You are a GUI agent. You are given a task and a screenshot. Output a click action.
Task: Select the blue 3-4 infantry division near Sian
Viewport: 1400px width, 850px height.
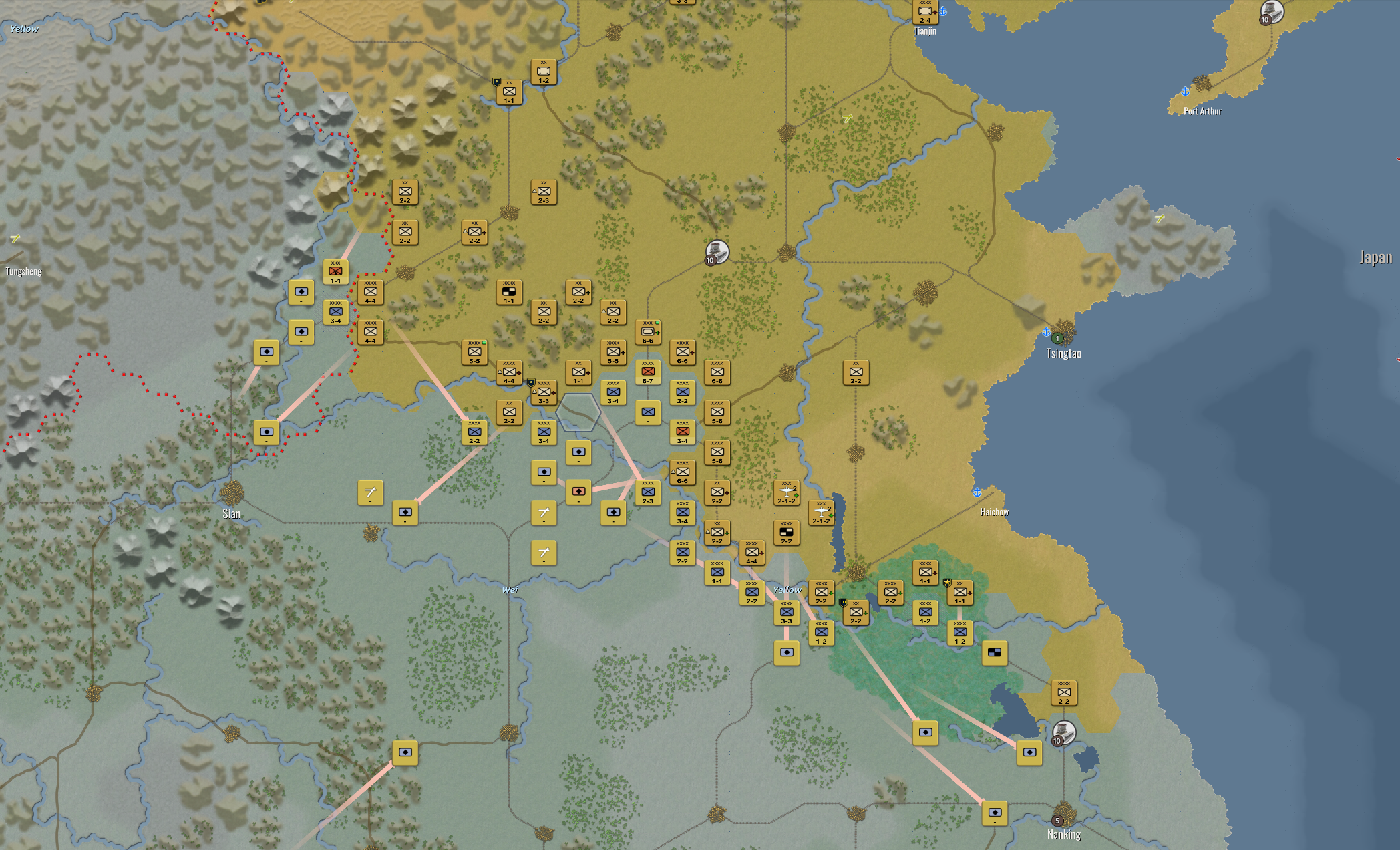[x=336, y=312]
